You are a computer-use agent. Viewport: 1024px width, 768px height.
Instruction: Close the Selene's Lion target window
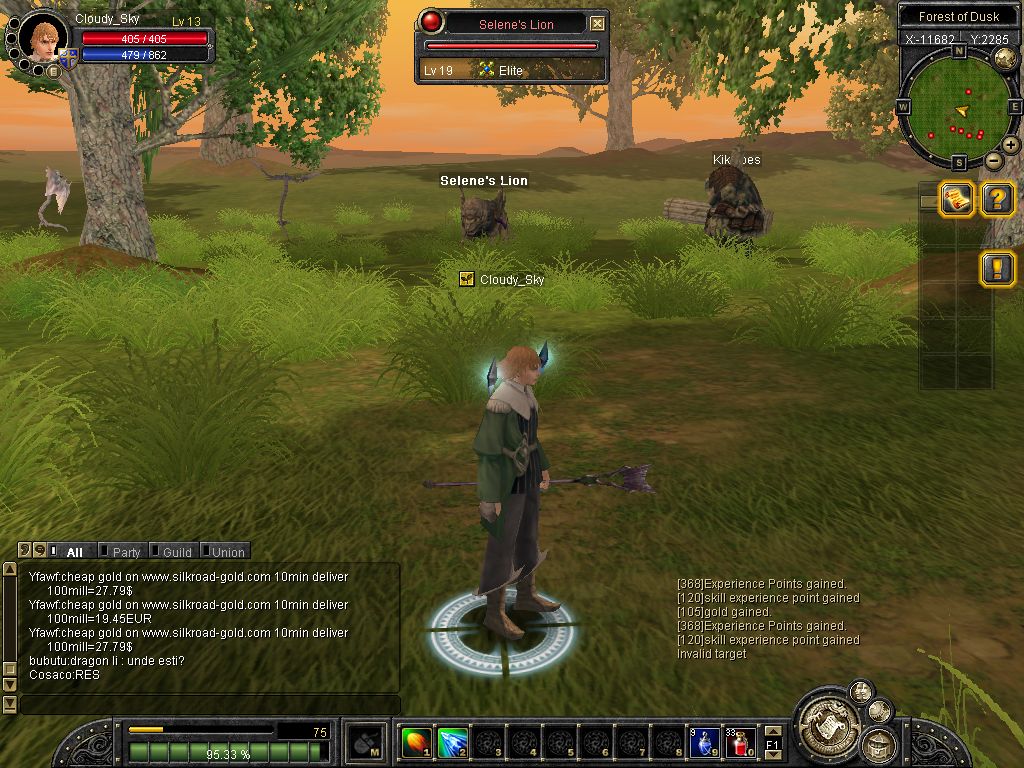(x=597, y=23)
